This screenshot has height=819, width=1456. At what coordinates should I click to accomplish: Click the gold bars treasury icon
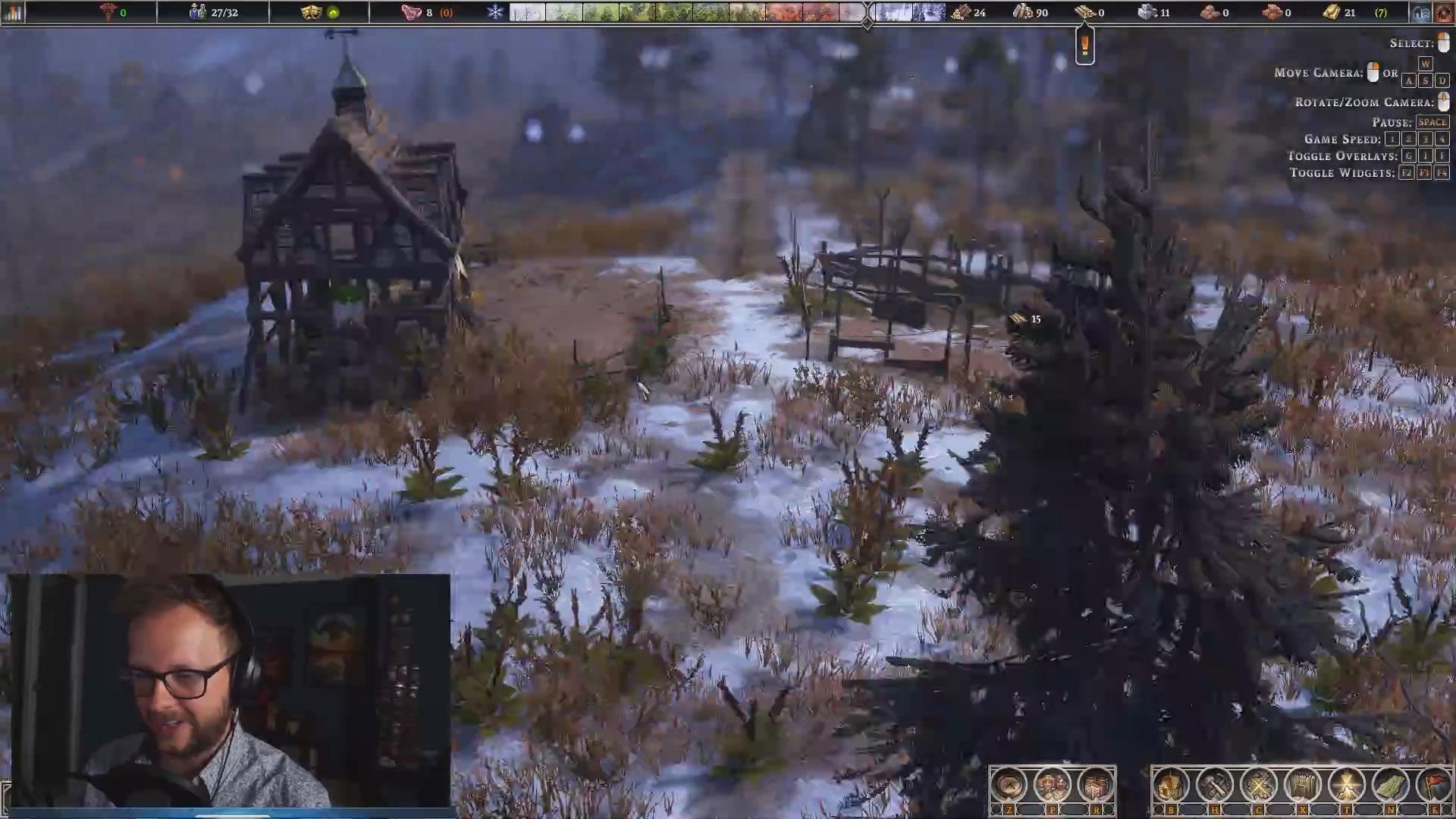[1332, 12]
